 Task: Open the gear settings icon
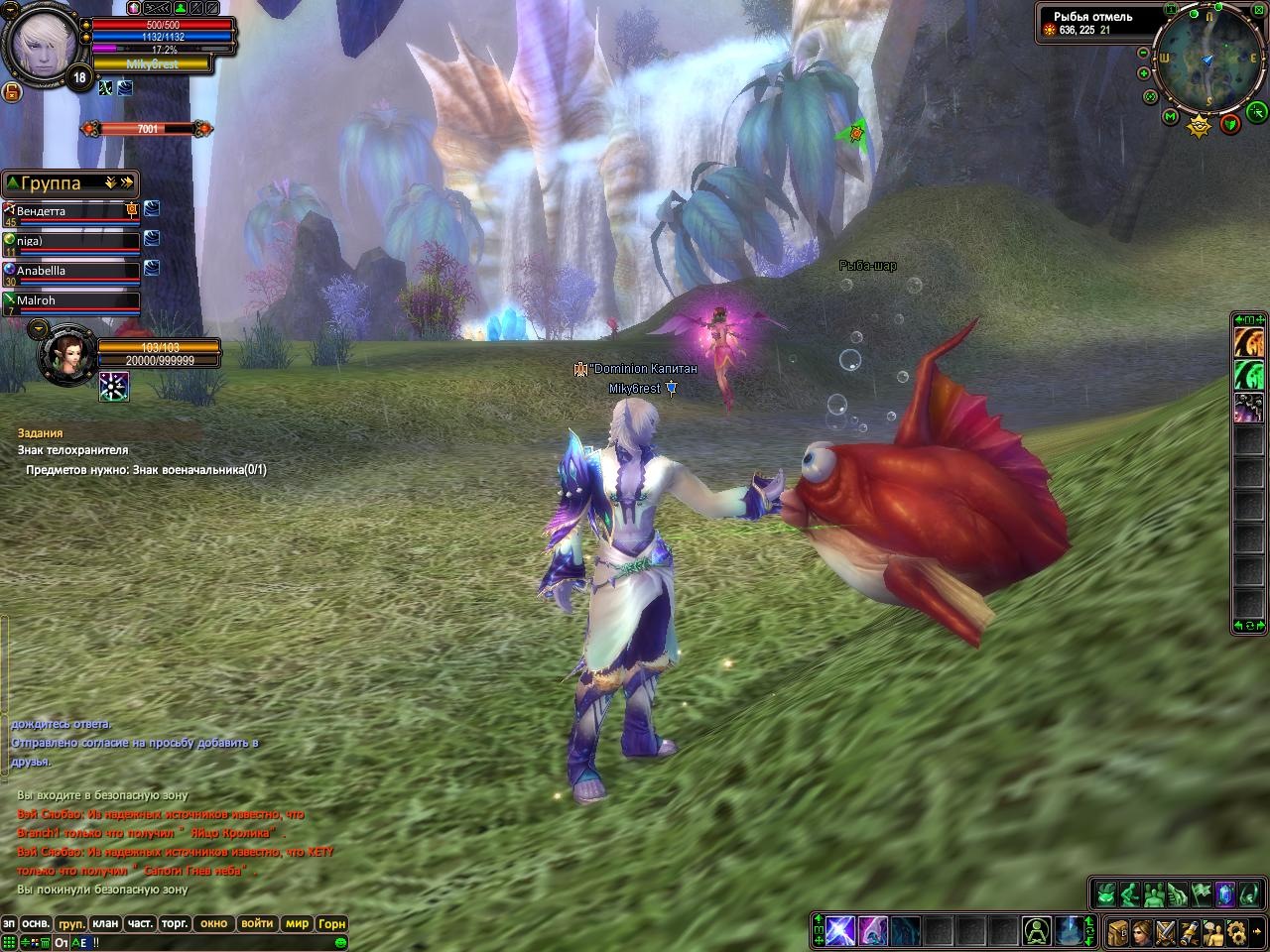click(x=1236, y=931)
